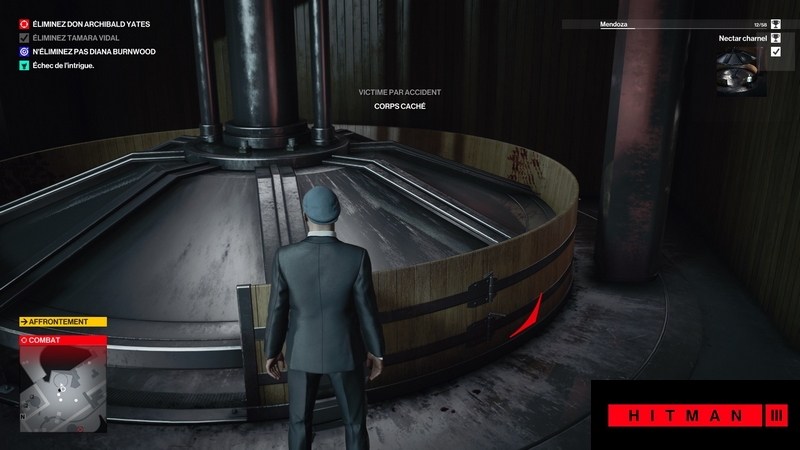Select the Éliminez Don Archibald Yates objective
This screenshot has width=800, height=450.
coord(84,23)
